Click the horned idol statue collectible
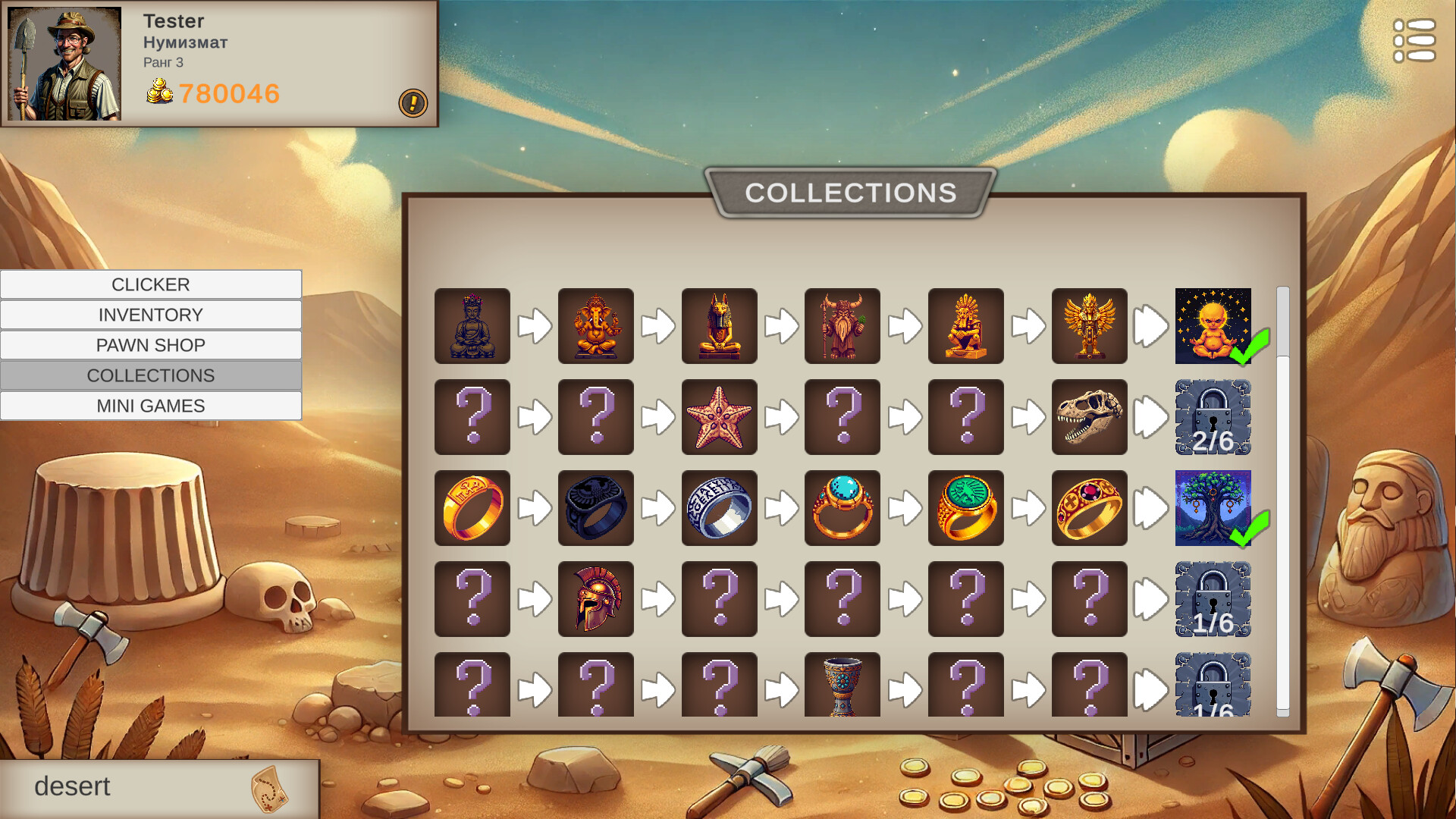The height and width of the screenshot is (819, 1456). pyautogui.click(x=843, y=326)
